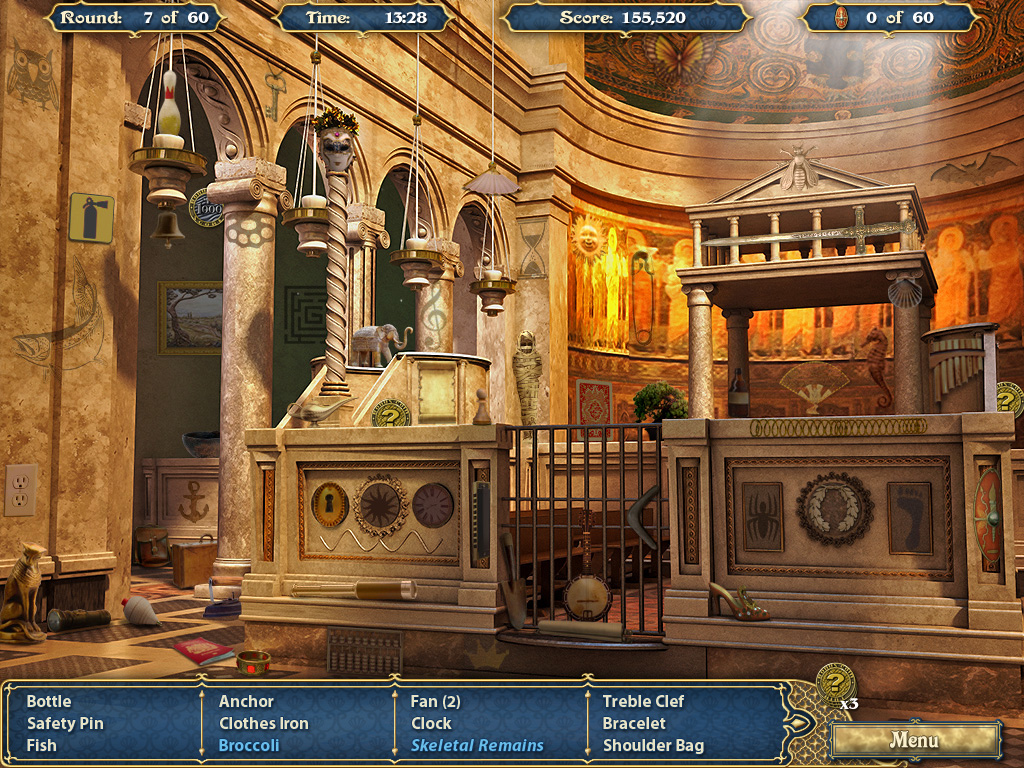Click the Fish list entry
The height and width of the screenshot is (768, 1024).
42,745
